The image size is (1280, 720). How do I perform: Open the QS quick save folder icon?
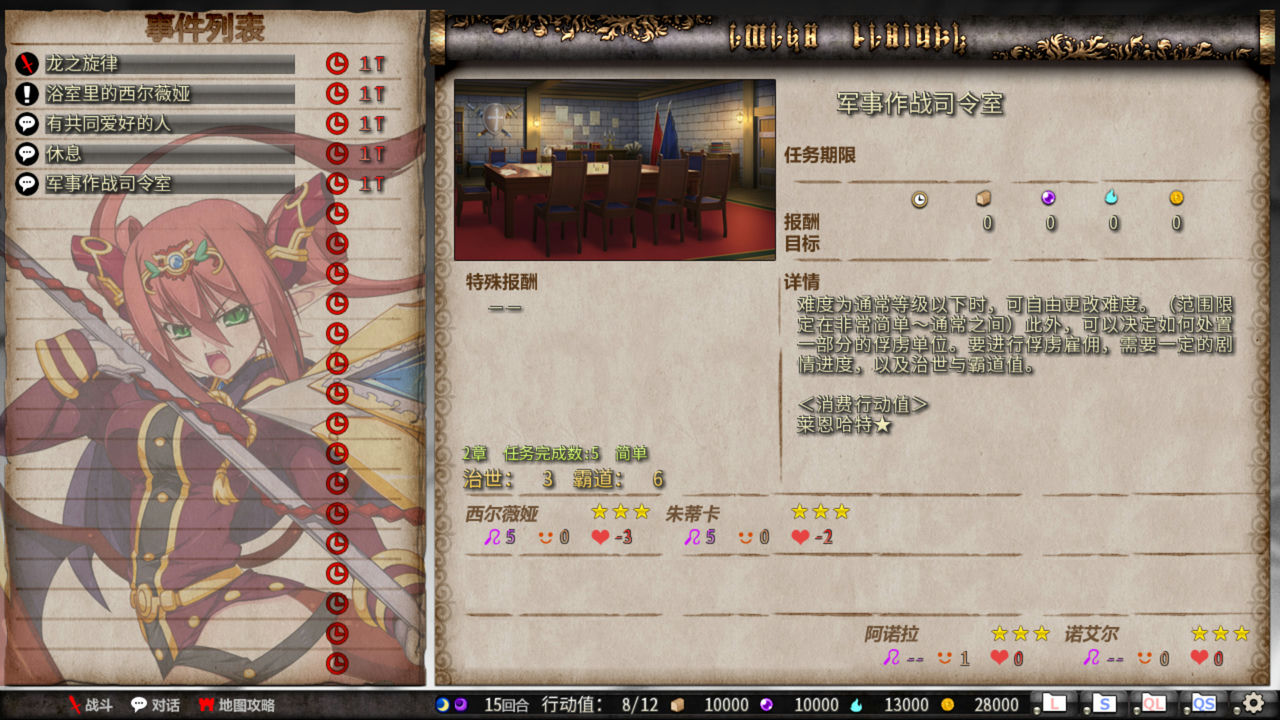point(1205,705)
